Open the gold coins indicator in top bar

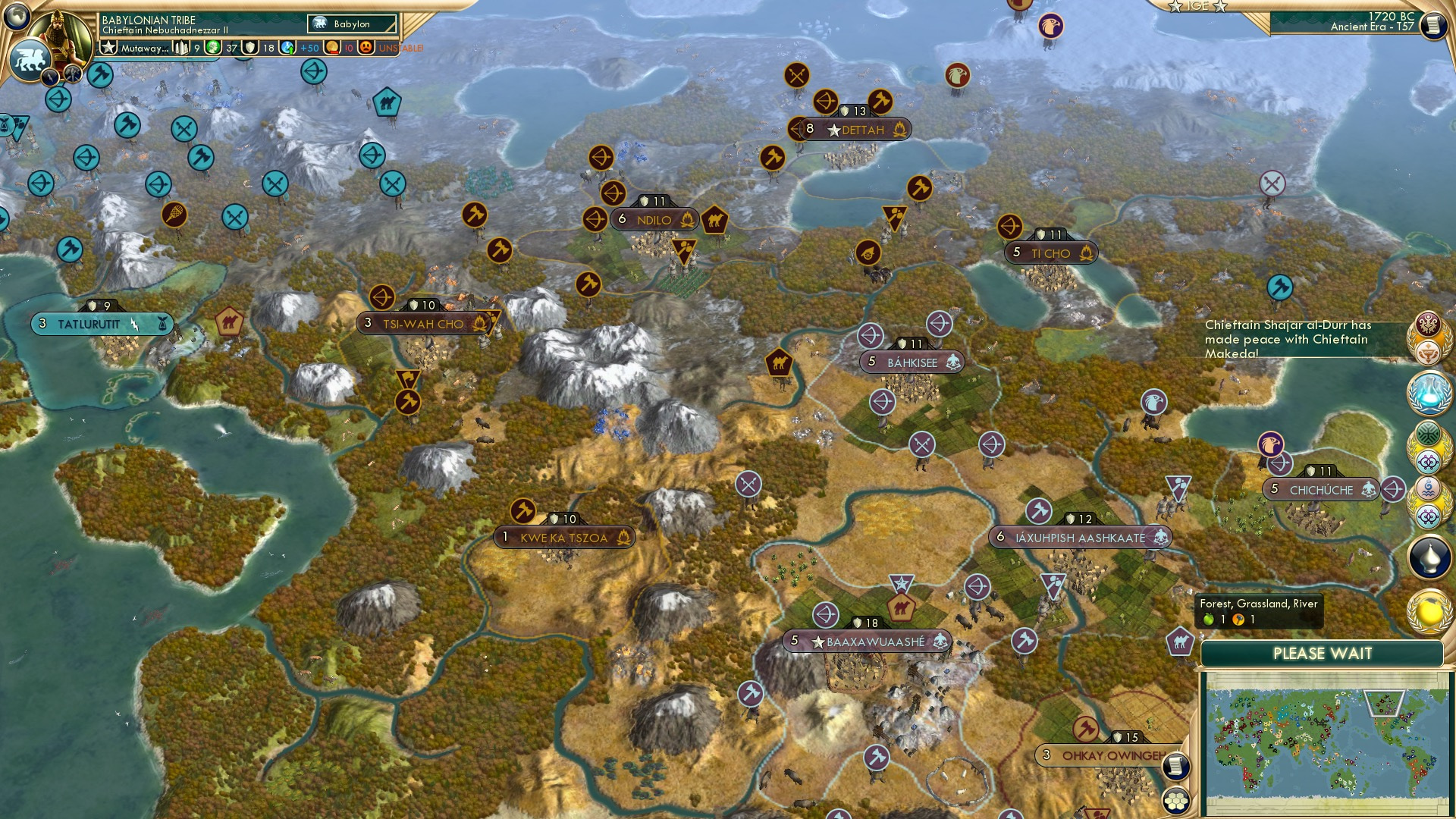[x=331, y=47]
